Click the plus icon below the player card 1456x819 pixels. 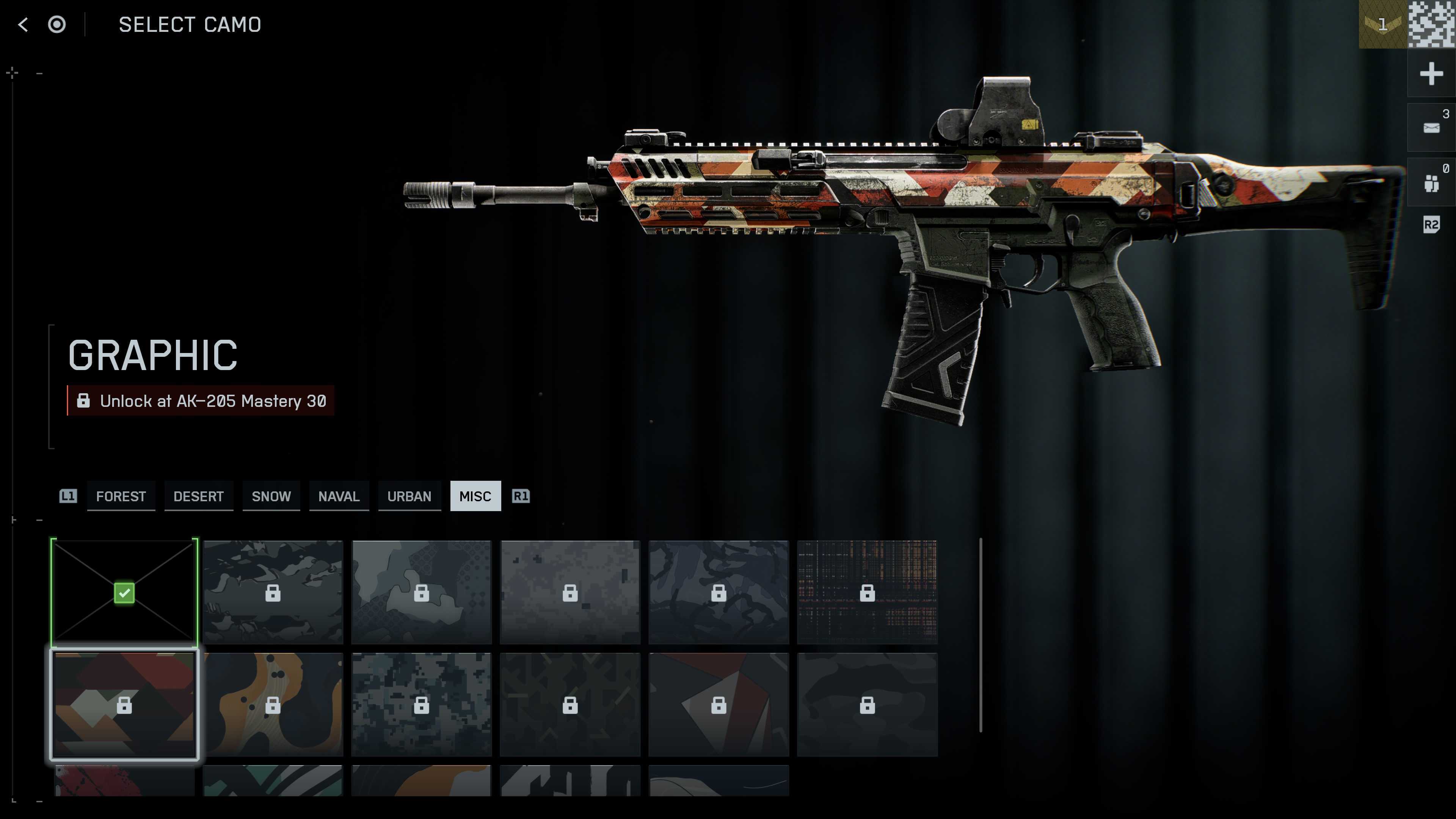click(1431, 74)
